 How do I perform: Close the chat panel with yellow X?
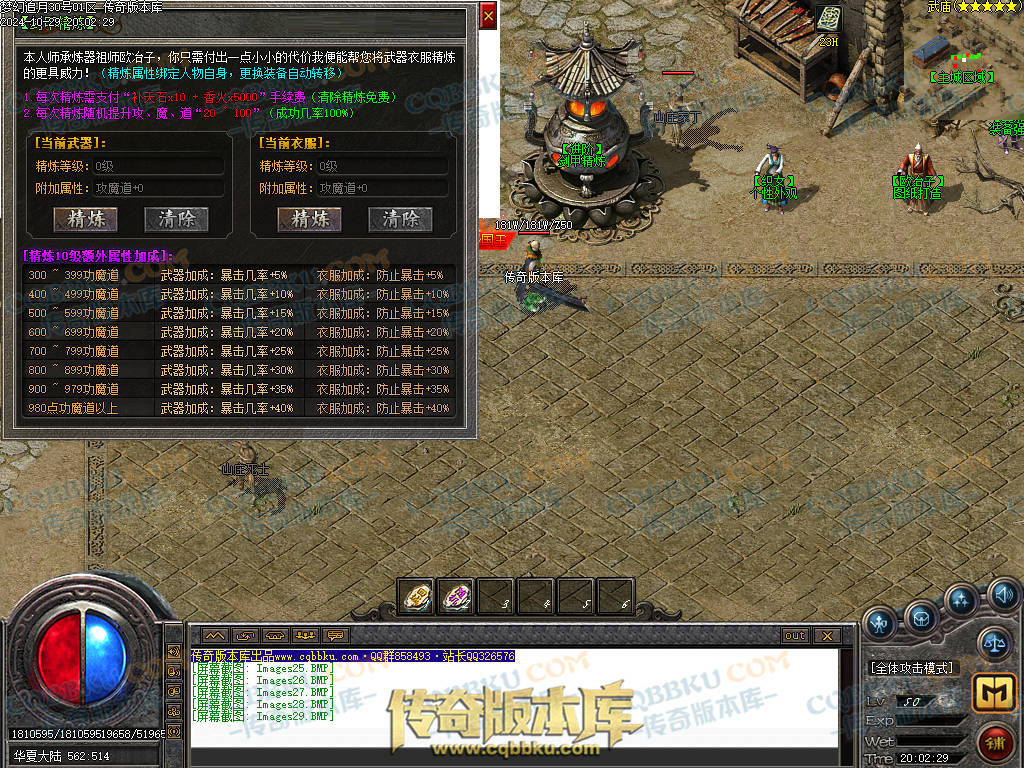coord(827,636)
